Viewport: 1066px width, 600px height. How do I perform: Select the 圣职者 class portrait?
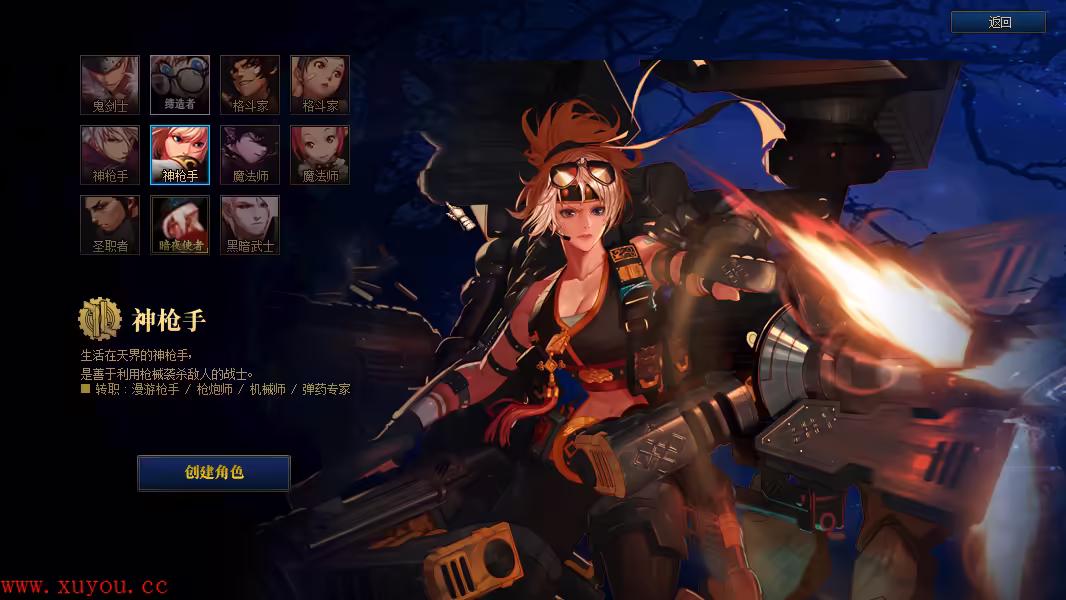110,225
